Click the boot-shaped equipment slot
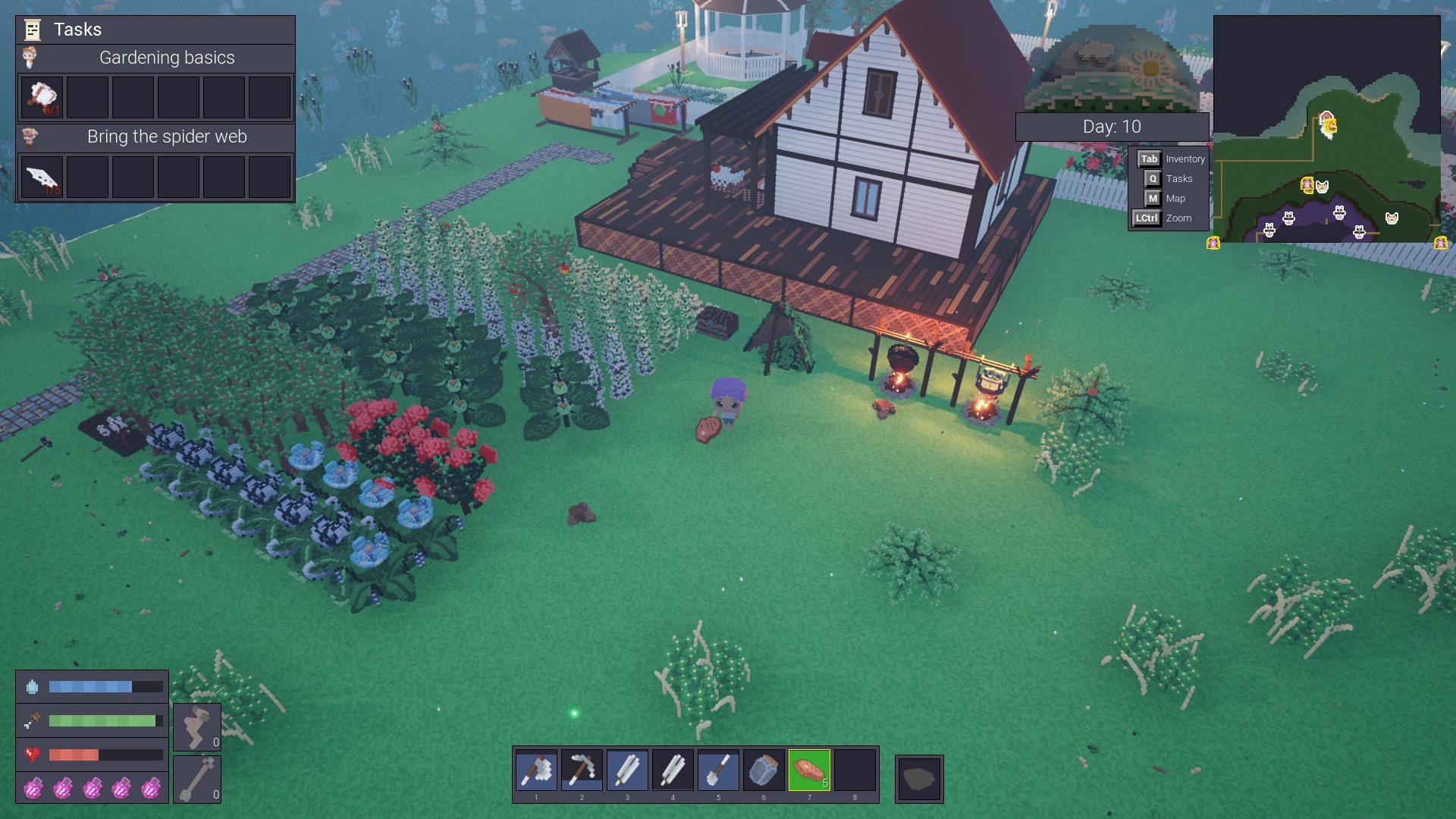This screenshot has height=819, width=1456. coord(197,727)
